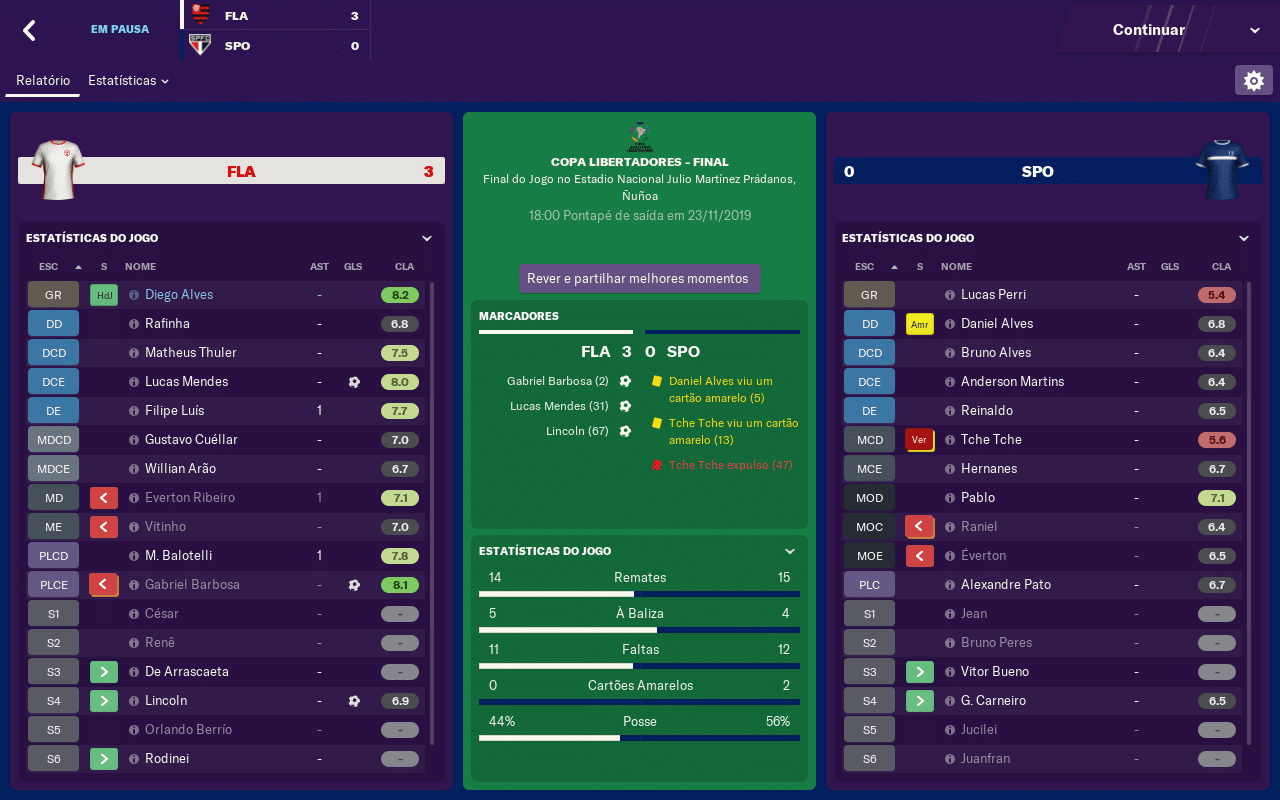Open the Estatísticas dropdown tab
The width and height of the screenshot is (1280, 800).
pyautogui.click(x=128, y=80)
